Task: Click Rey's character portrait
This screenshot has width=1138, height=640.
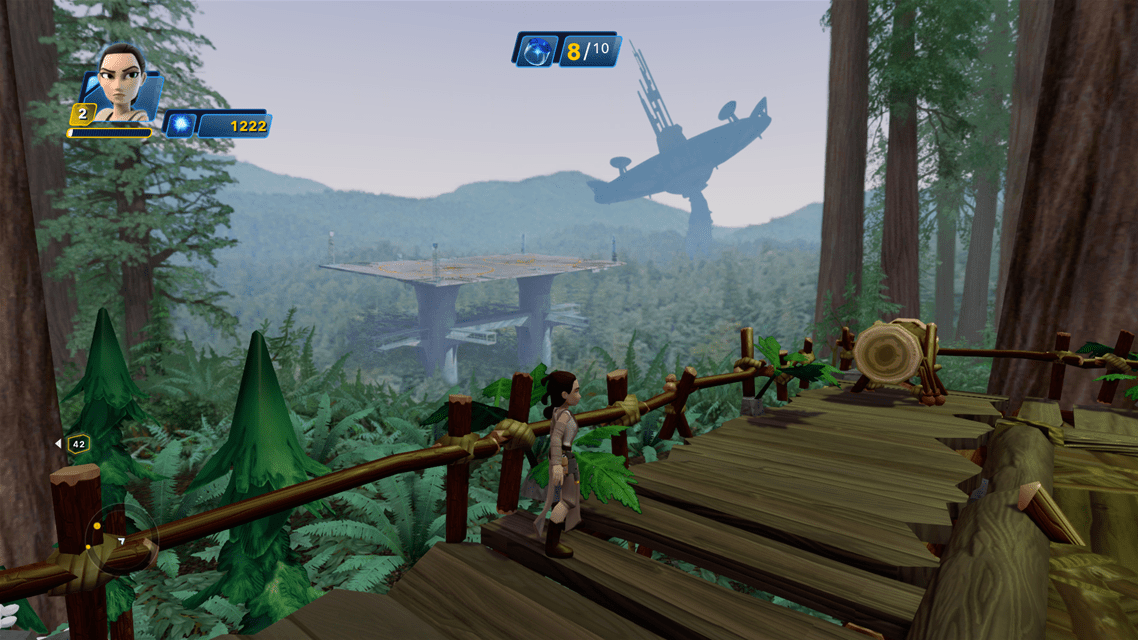Action: (121, 81)
